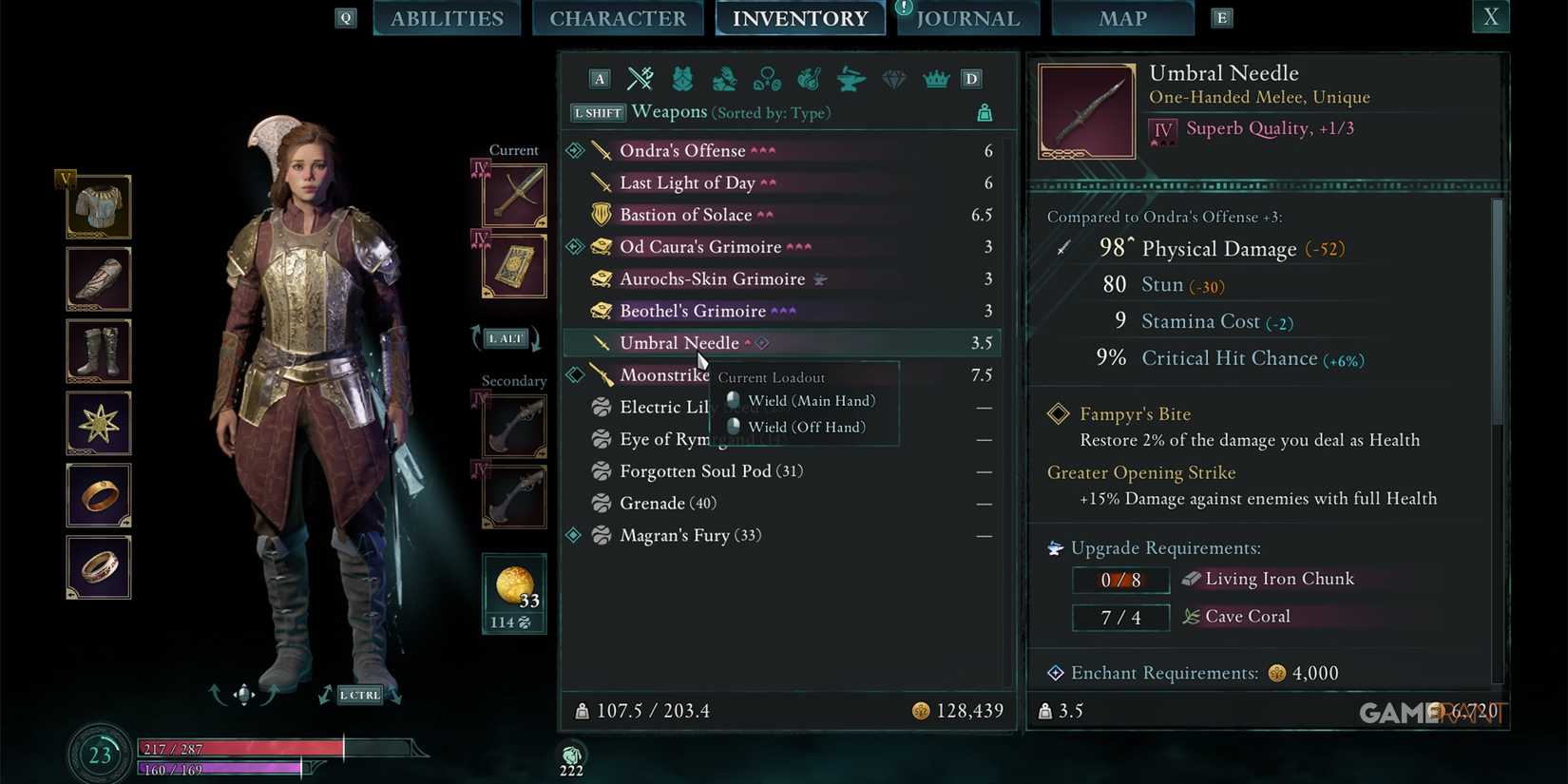The image size is (1568, 784).
Task: Open the consumables category (food icon)
Action: [x=809, y=79]
